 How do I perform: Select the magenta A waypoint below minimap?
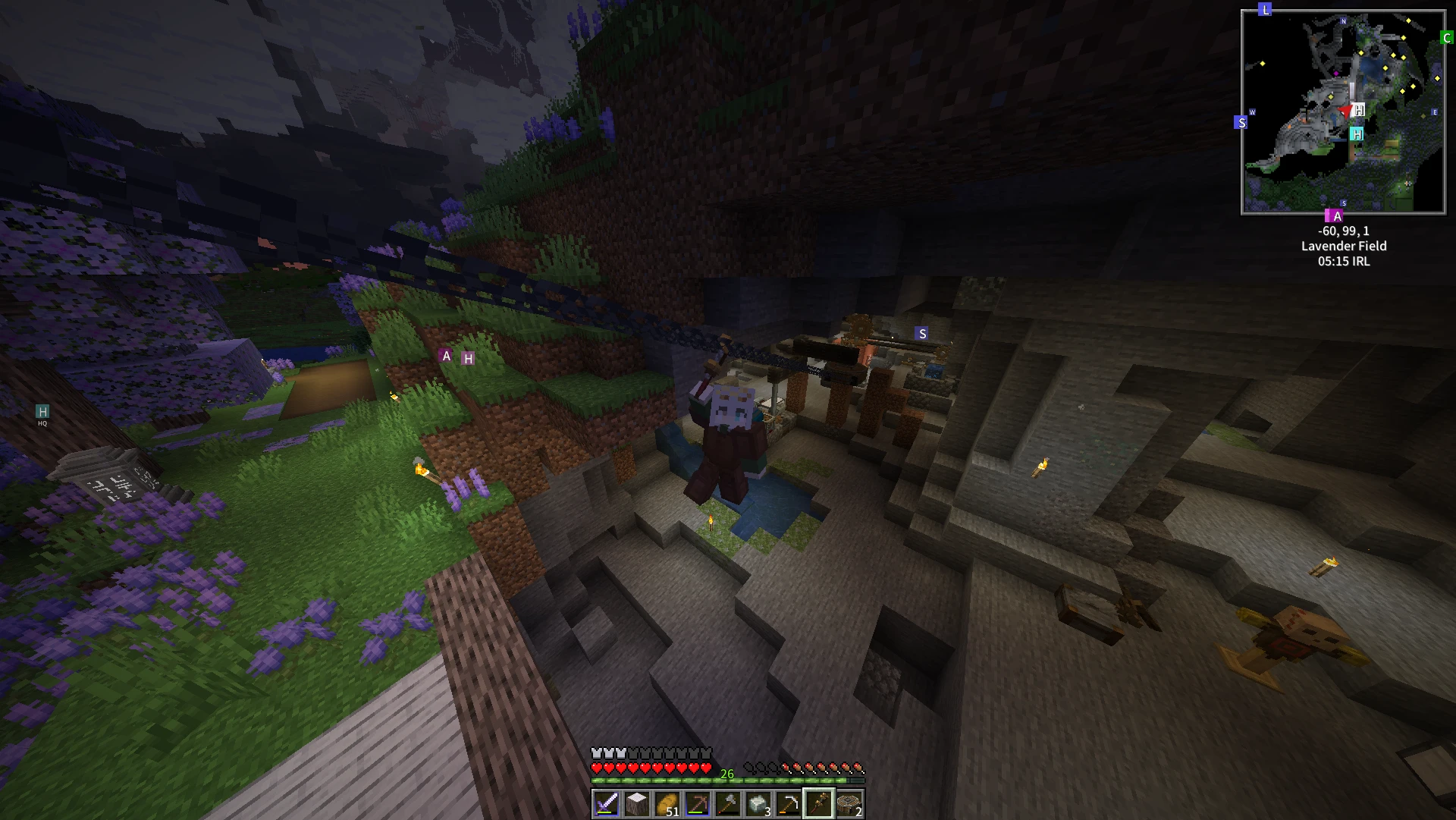coord(1337,216)
